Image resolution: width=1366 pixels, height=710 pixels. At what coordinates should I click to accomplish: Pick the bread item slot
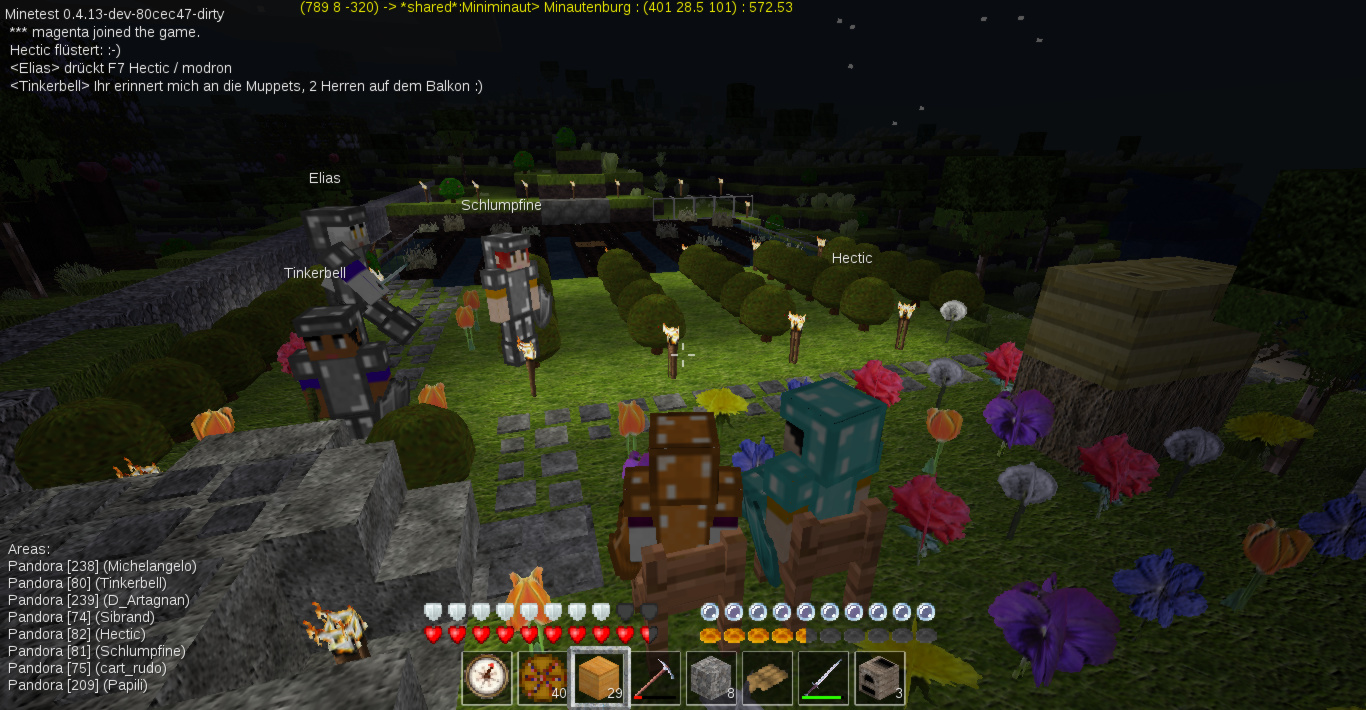pos(768,678)
